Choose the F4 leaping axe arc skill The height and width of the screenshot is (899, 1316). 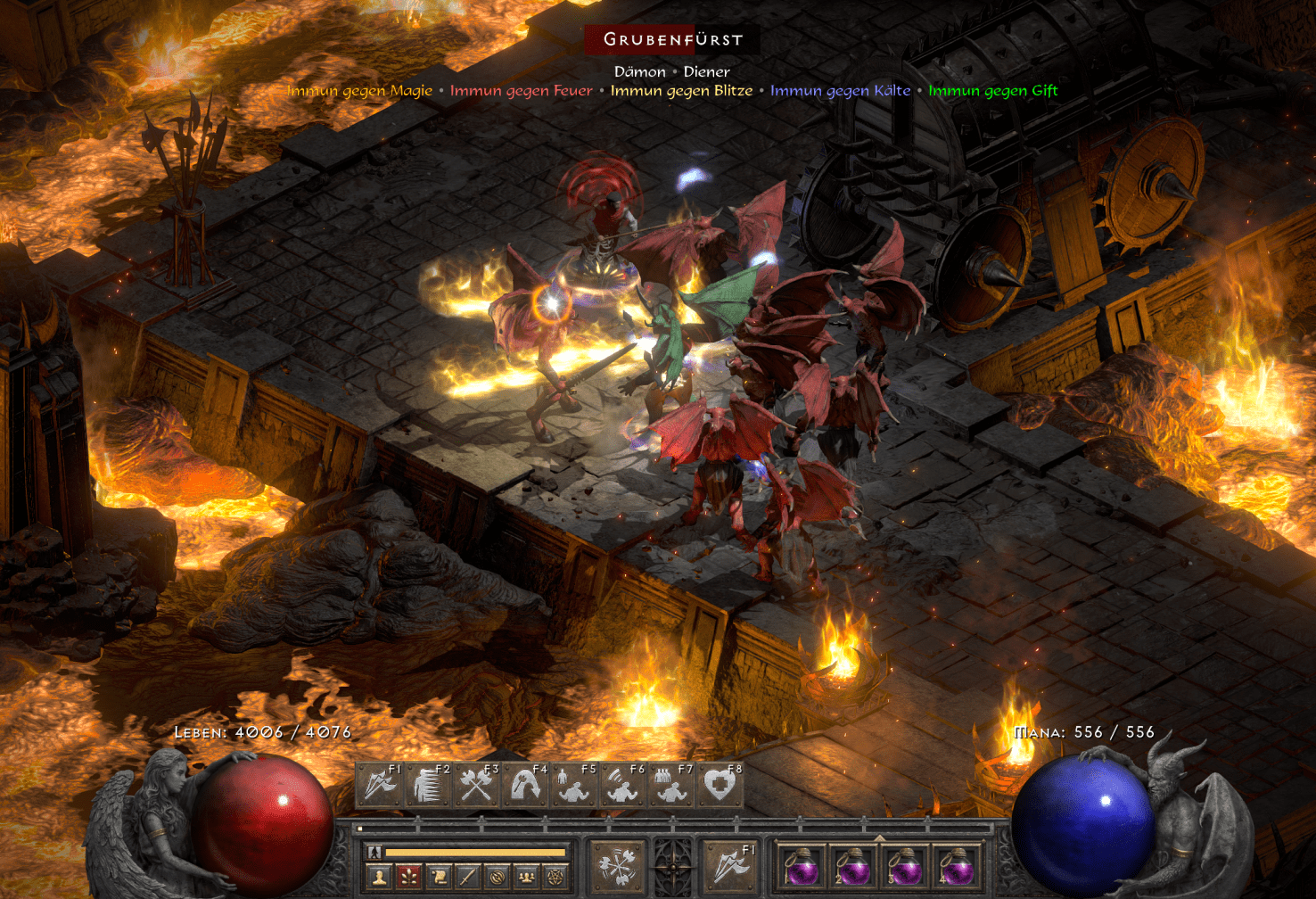(525, 786)
